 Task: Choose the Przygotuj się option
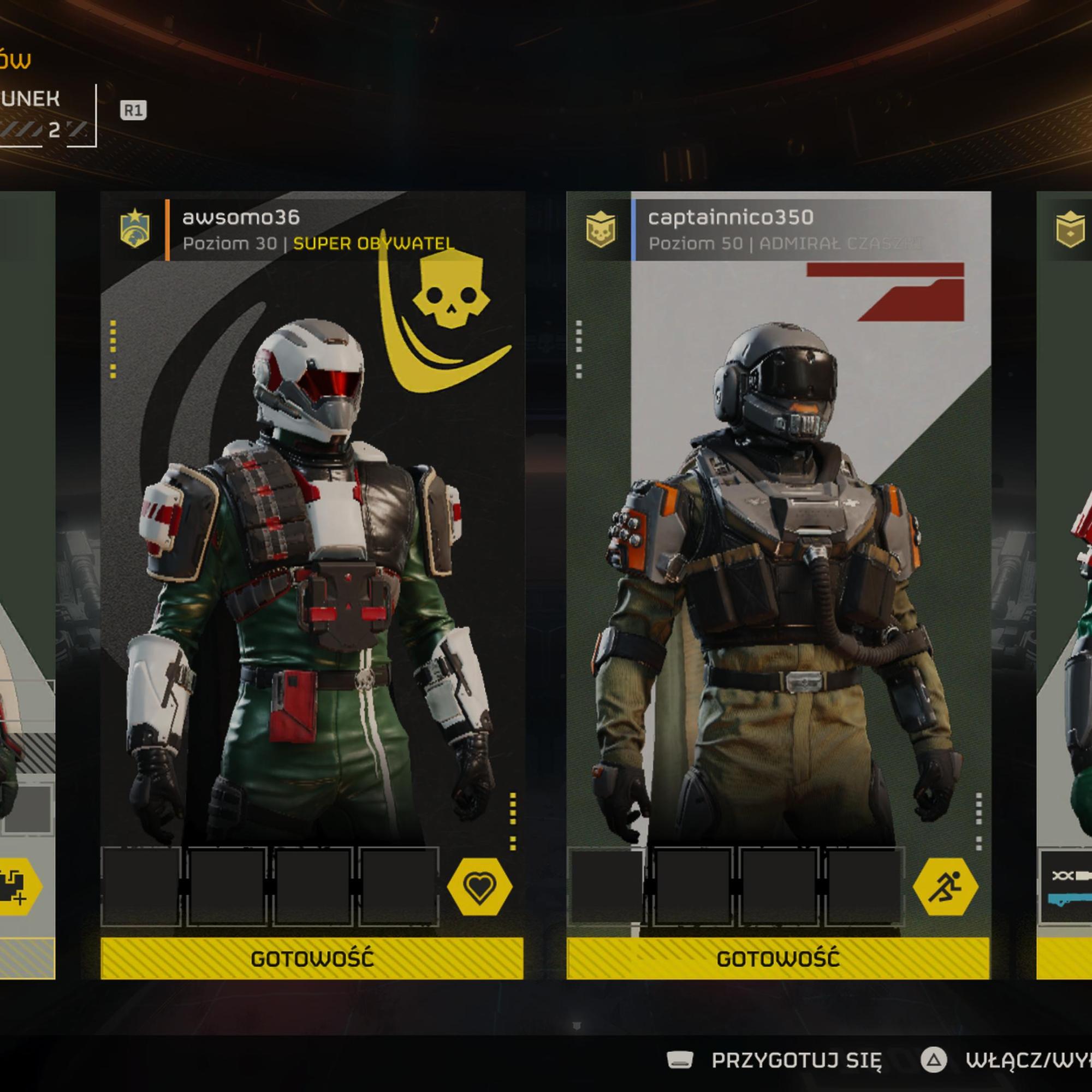(796, 1061)
